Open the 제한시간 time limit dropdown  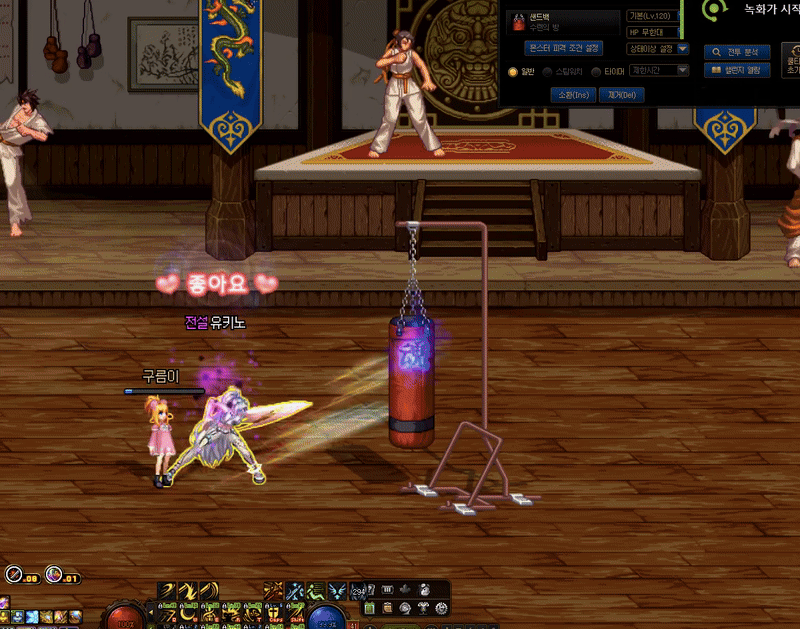coord(655,71)
